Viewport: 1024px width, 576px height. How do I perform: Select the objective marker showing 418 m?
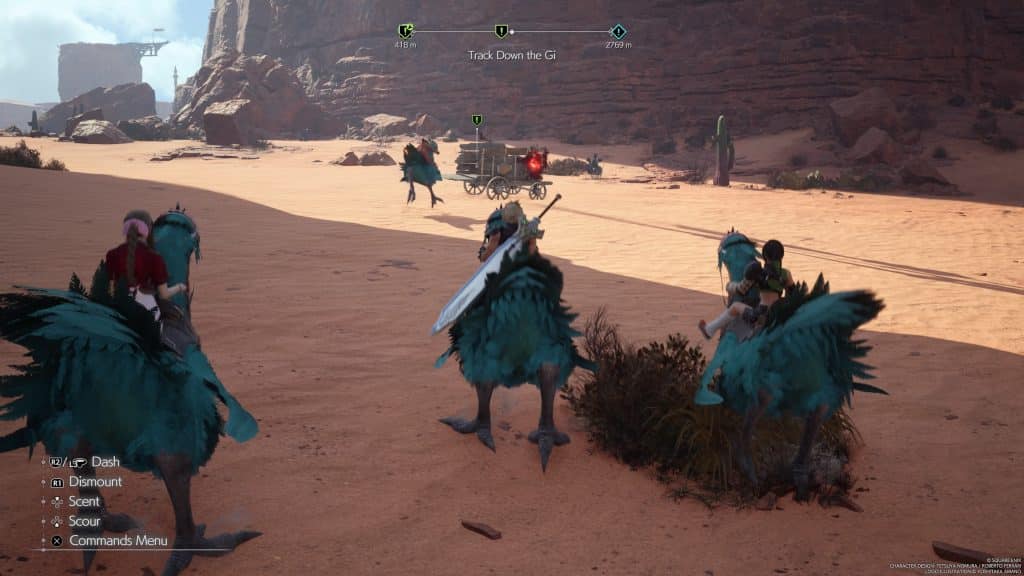[x=405, y=31]
